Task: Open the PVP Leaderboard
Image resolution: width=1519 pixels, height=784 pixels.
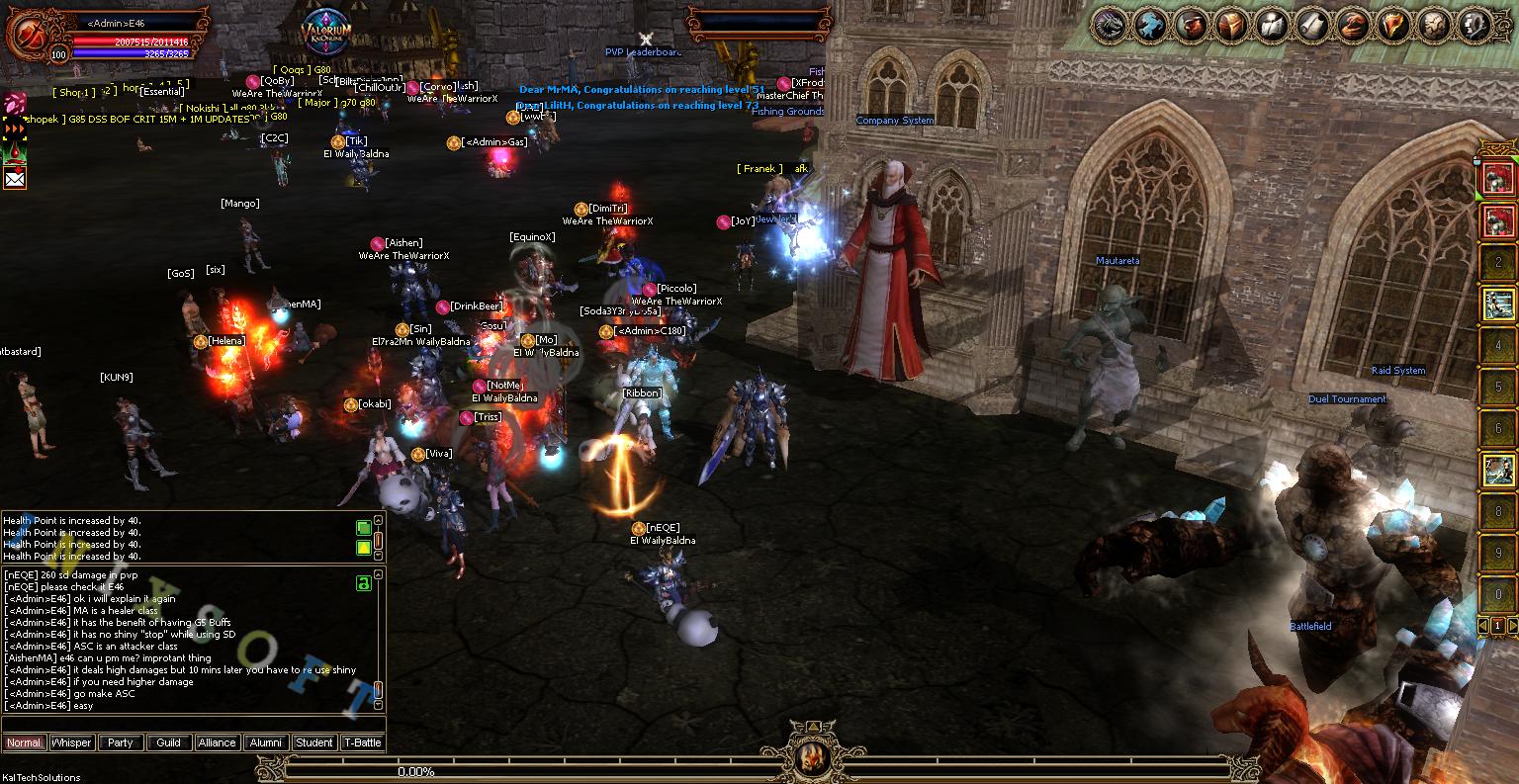Action: (644, 52)
